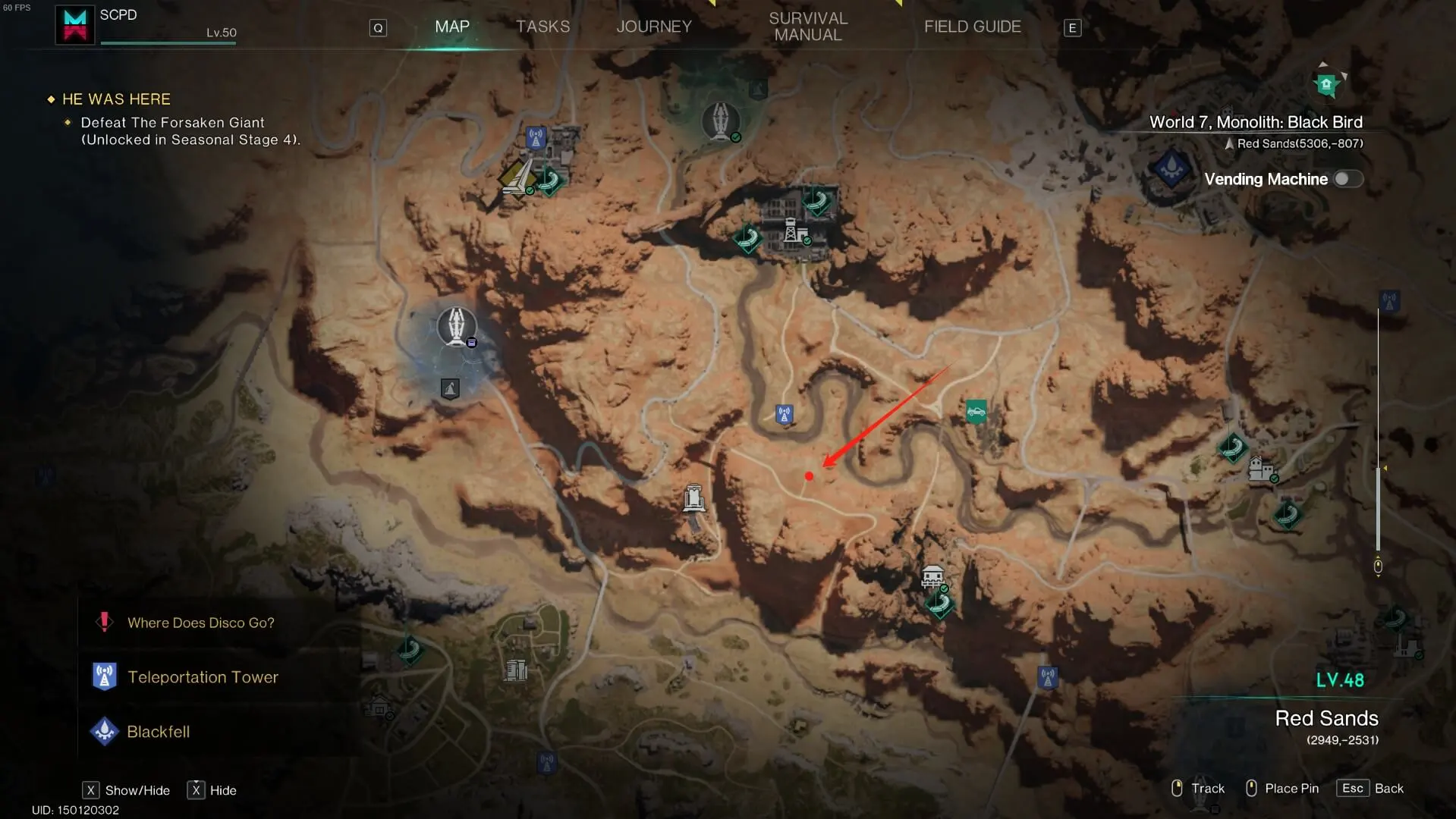Select the teleportation tower at bottom of desert
This screenshot has height=819, width=1456.
pos(1047,677)
